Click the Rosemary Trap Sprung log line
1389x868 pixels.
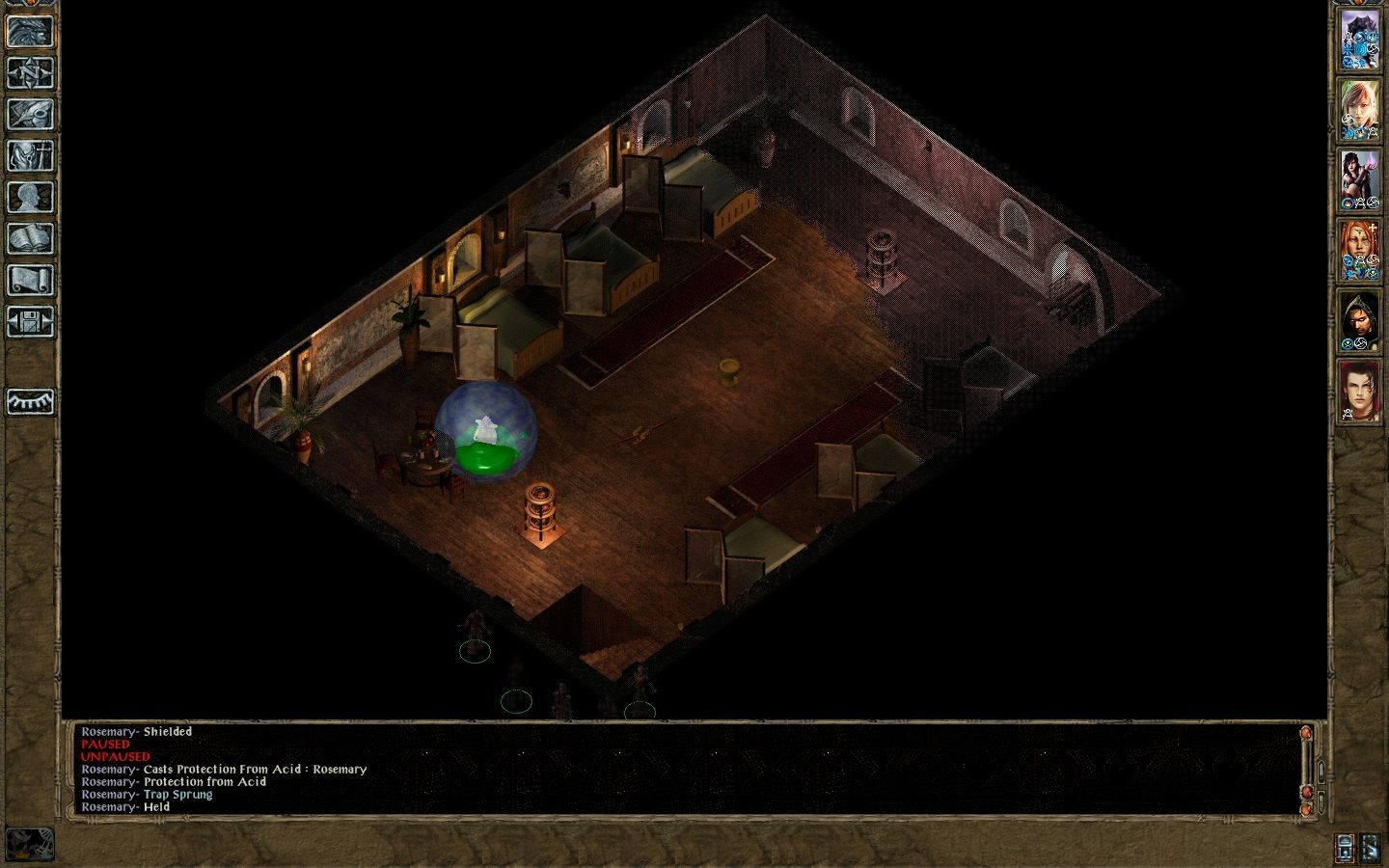[147, 795]
